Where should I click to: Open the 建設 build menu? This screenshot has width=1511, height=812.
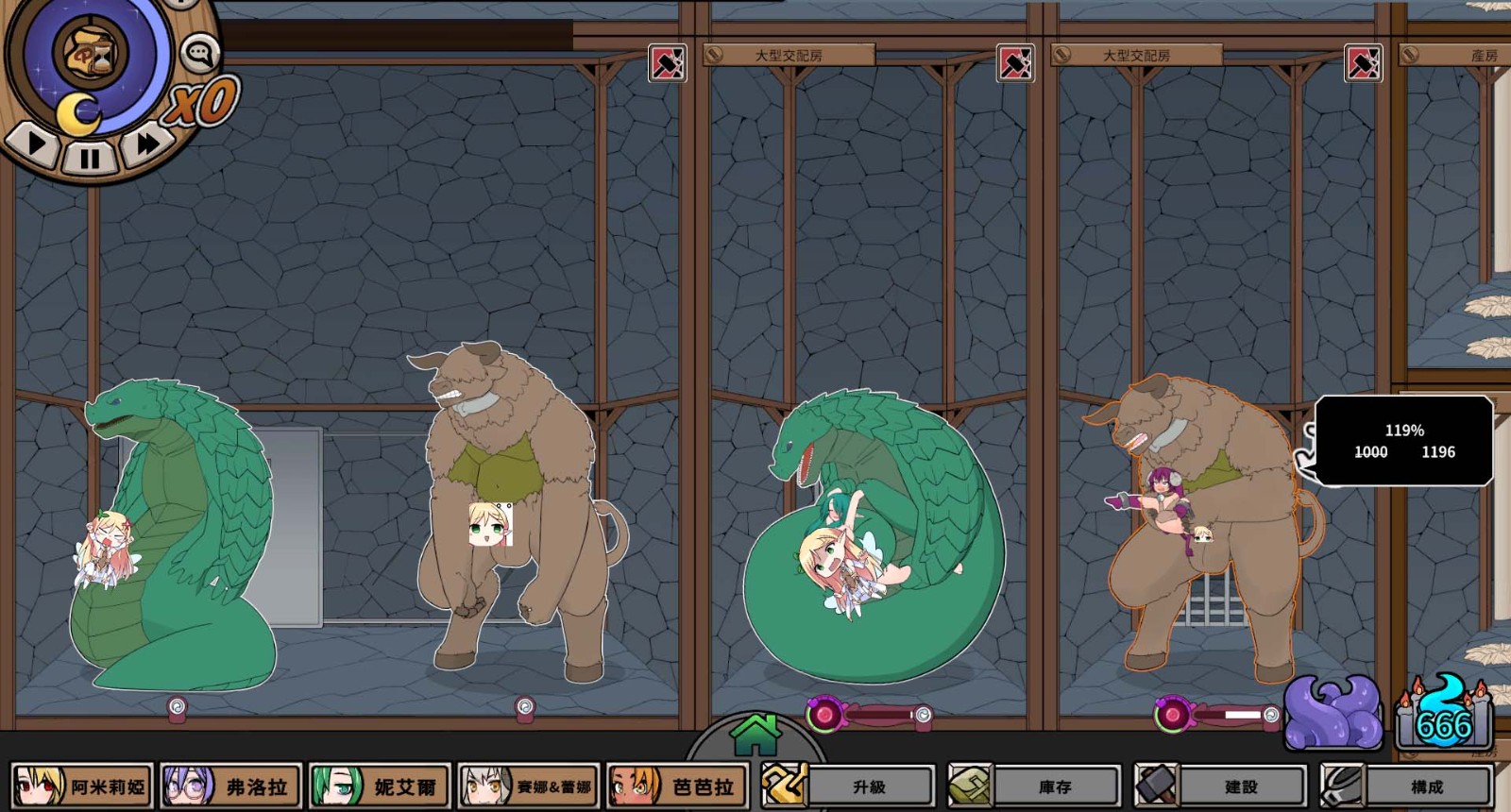coord(1220,786)
